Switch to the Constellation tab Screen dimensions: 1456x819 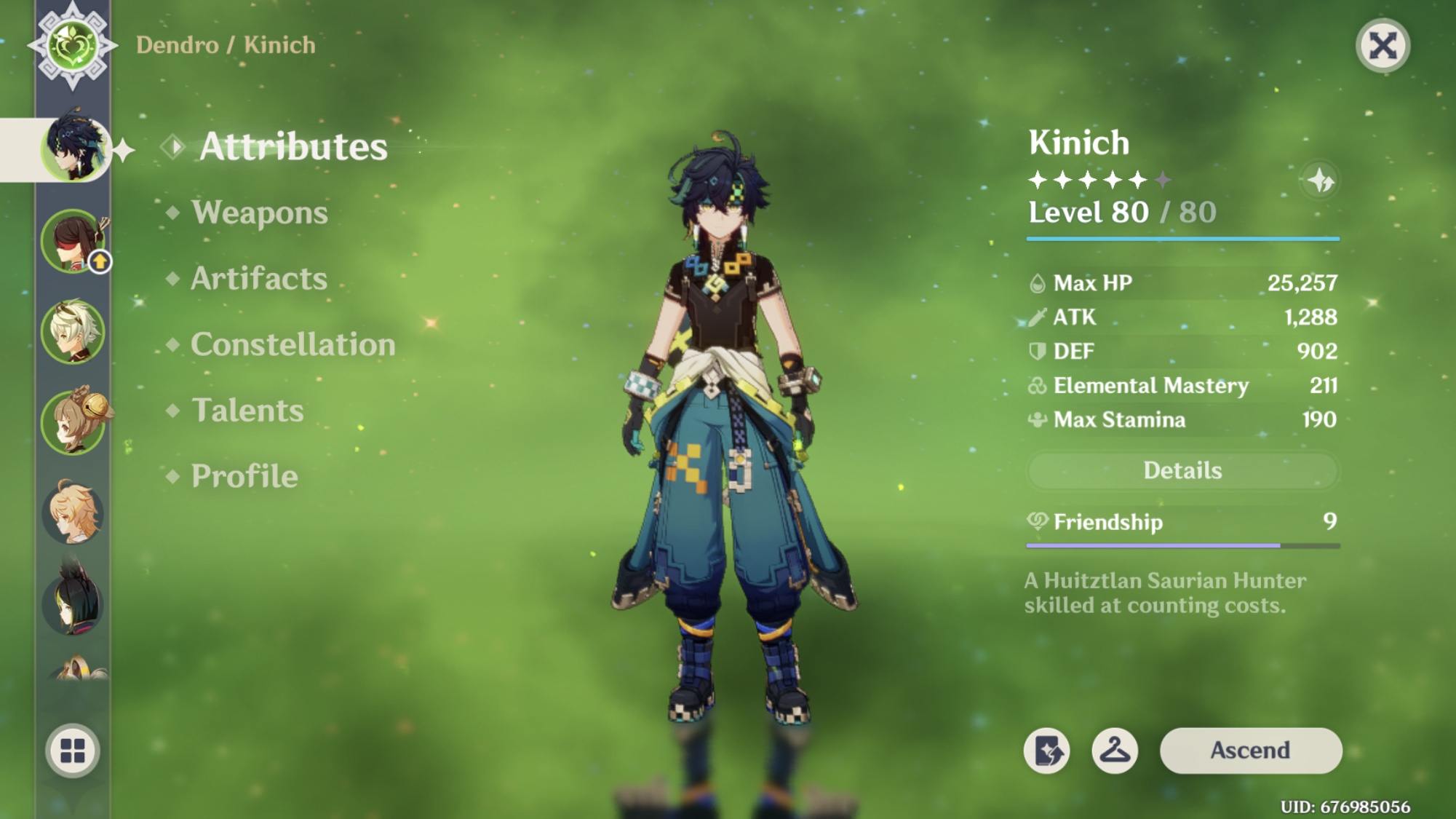(x=291, y=344)
